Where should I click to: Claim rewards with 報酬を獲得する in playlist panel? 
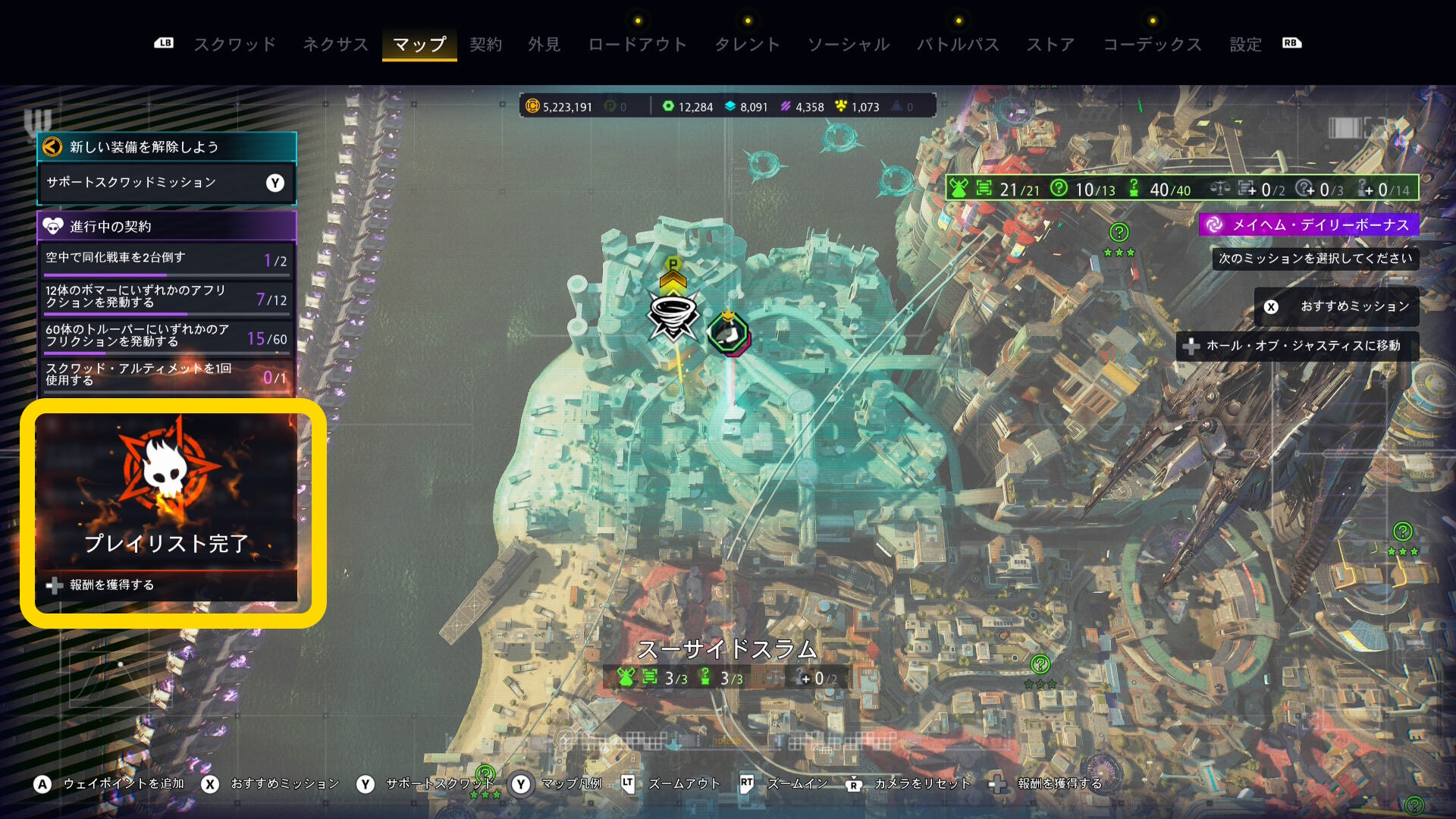(111, 585)
